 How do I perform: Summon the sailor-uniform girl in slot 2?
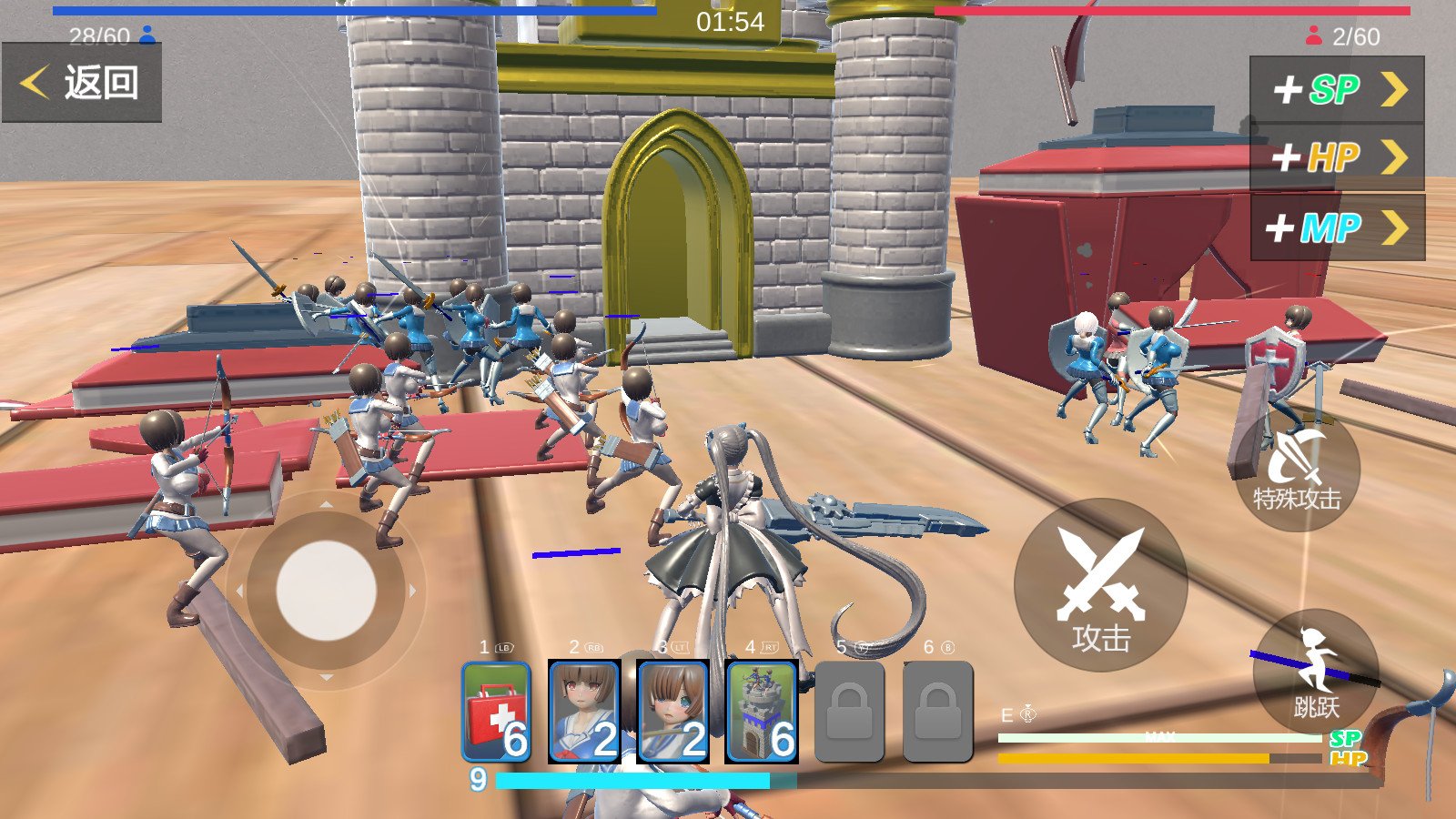tap(584, 712)
